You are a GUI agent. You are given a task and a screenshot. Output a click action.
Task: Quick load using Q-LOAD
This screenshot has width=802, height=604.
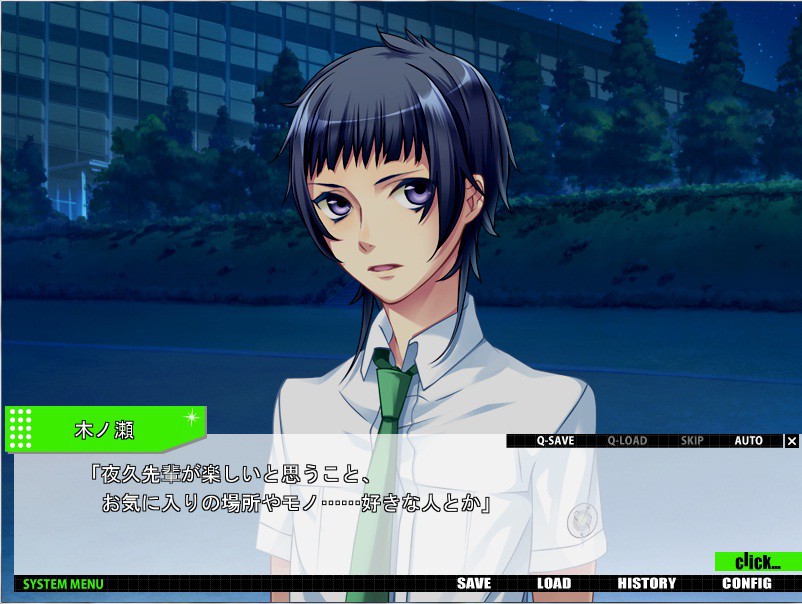coord(627,441)
